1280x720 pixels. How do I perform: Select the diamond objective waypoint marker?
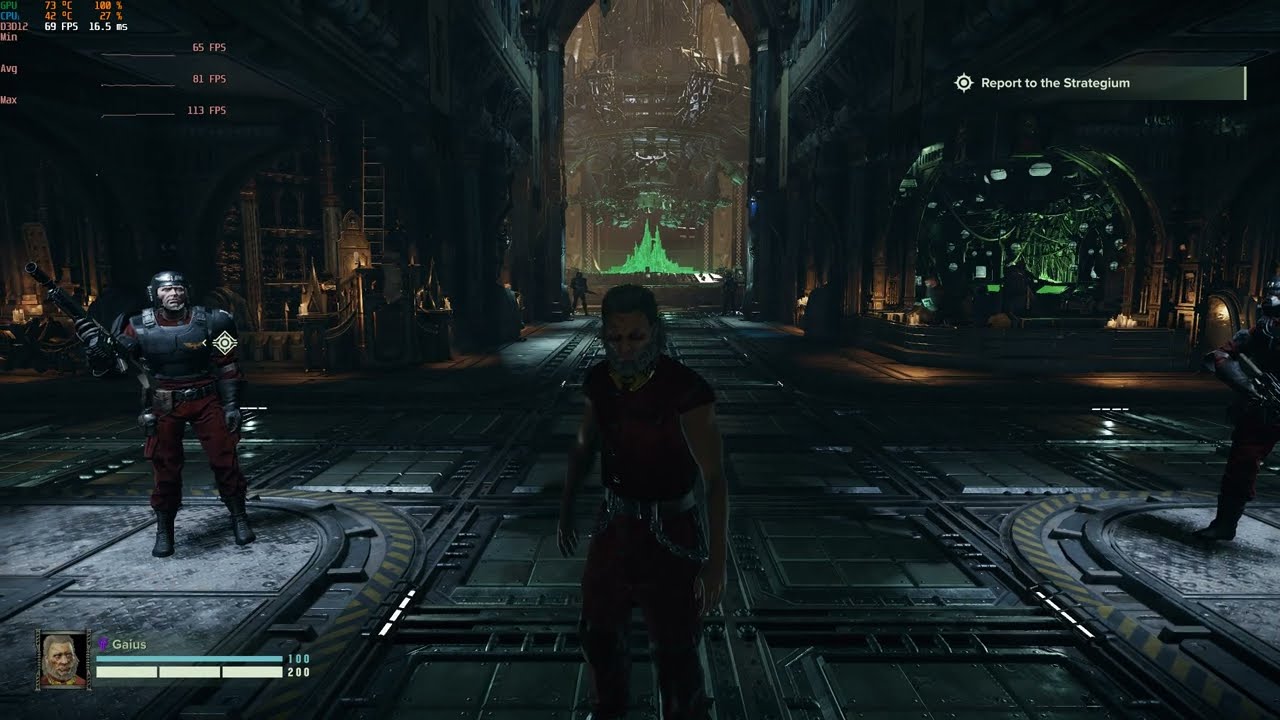pos(225,343)
